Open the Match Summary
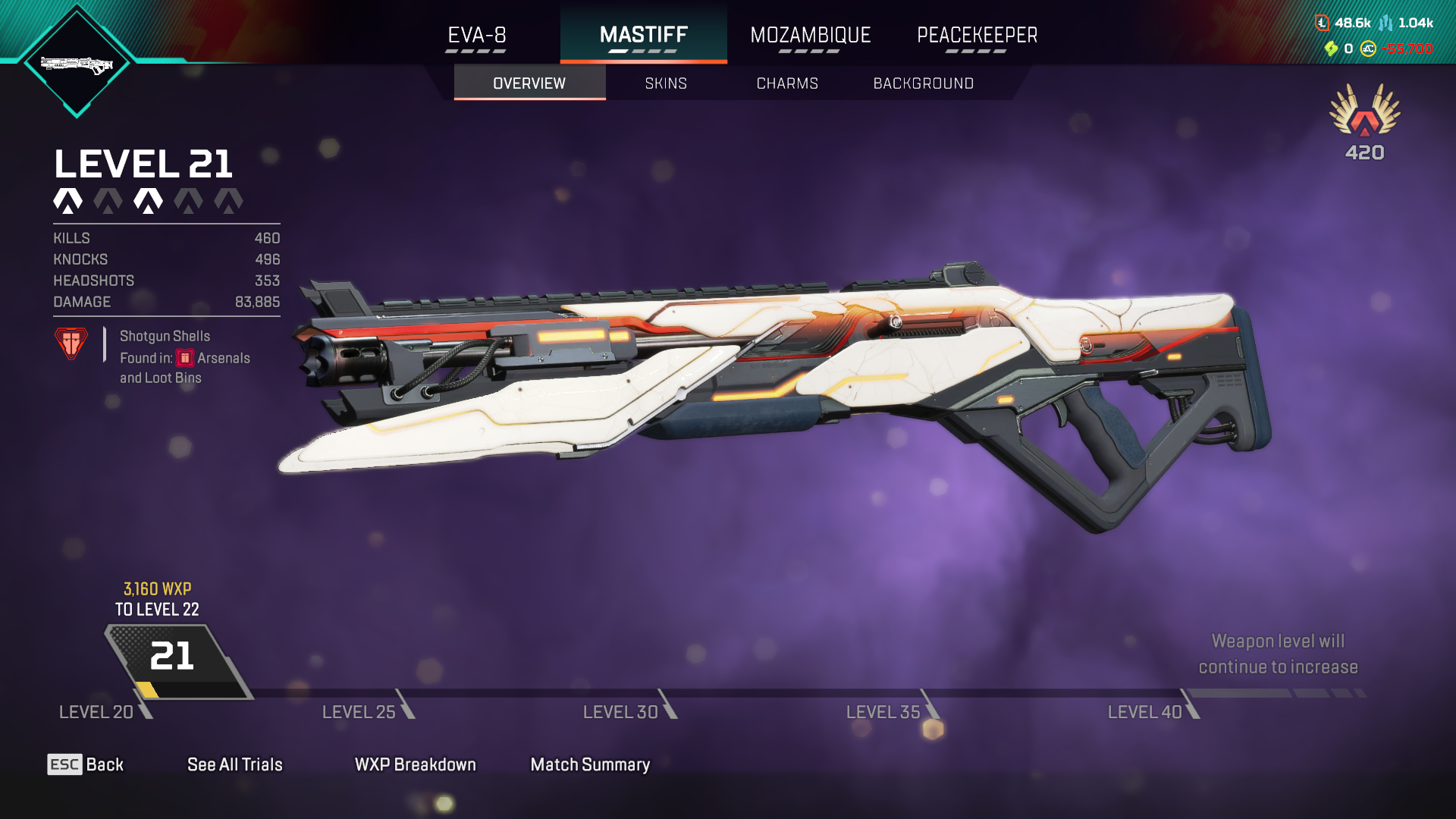Image resolution: width=1456 pixels, height=819 pixels. [x=590, y=764]
